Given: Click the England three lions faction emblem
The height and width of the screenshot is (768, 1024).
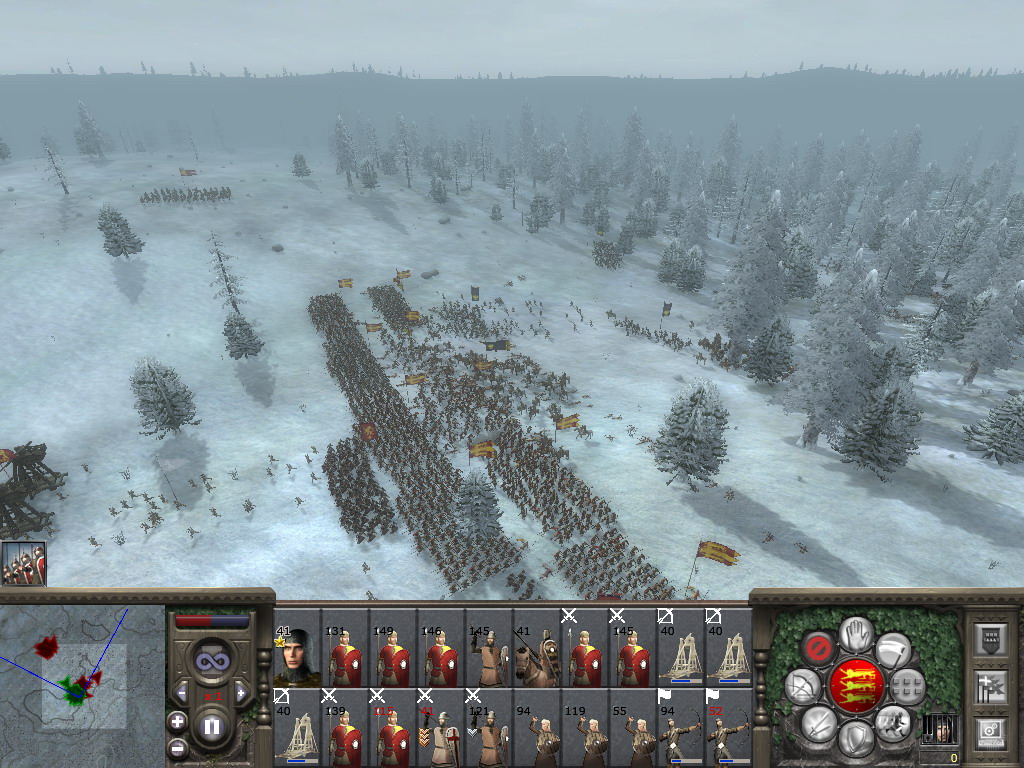Looking at the screenshot, I should (856, 685).
